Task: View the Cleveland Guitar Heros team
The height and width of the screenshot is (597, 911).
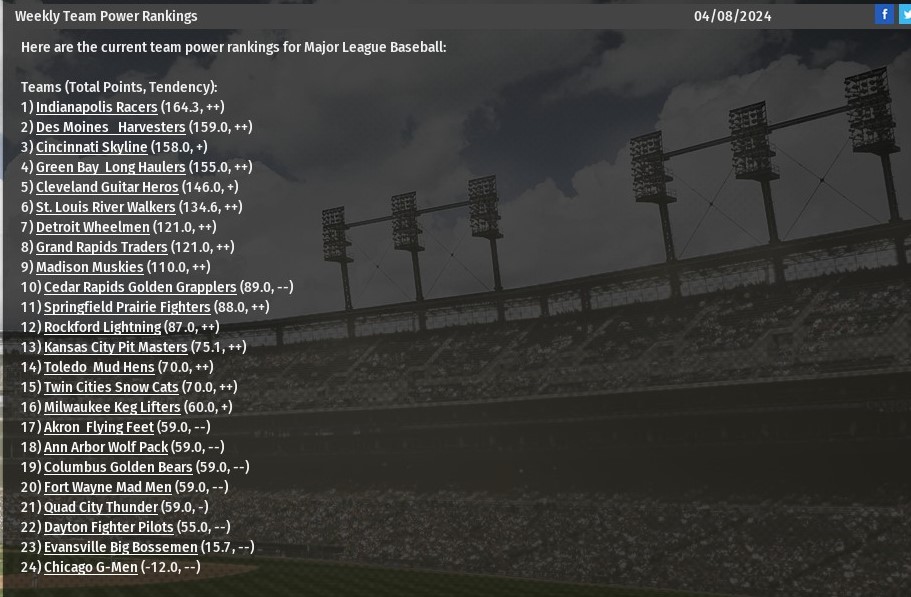Action: (107, 187)
